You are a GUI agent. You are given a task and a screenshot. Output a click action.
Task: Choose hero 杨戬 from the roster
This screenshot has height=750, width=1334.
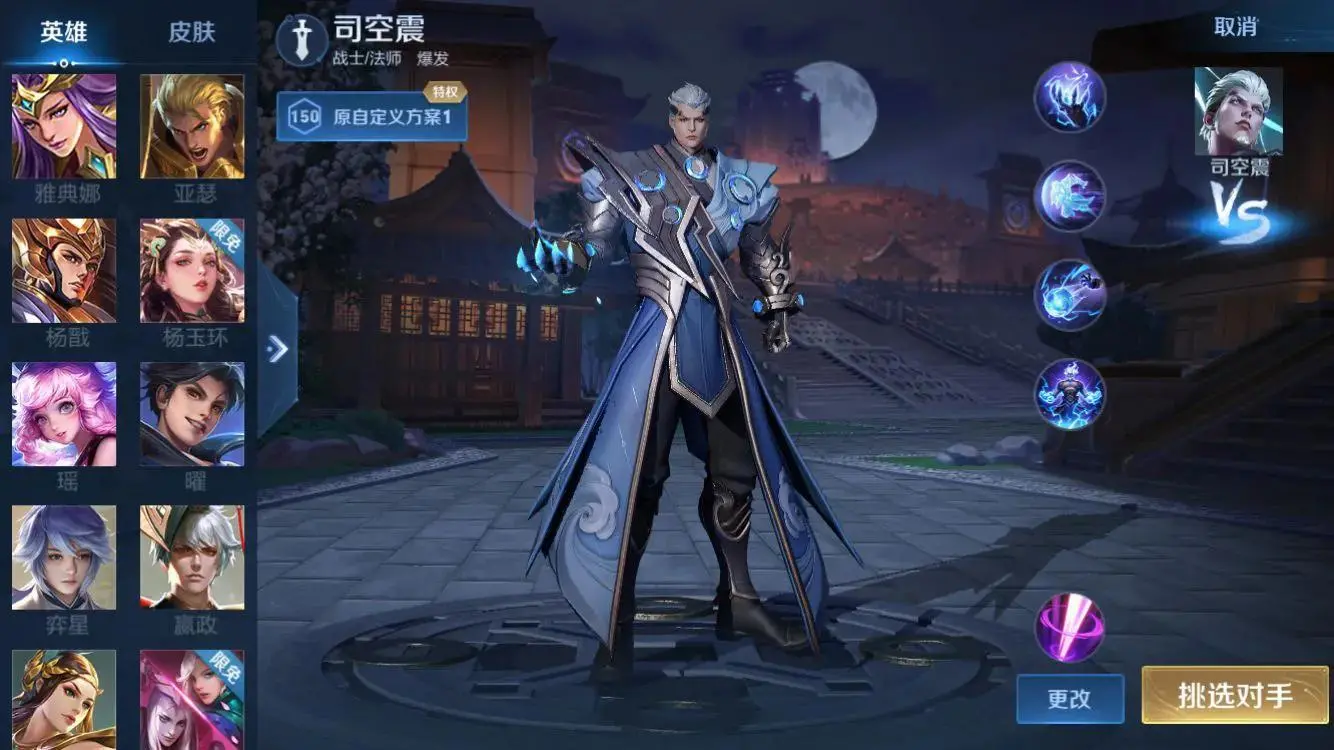point(62,266)
